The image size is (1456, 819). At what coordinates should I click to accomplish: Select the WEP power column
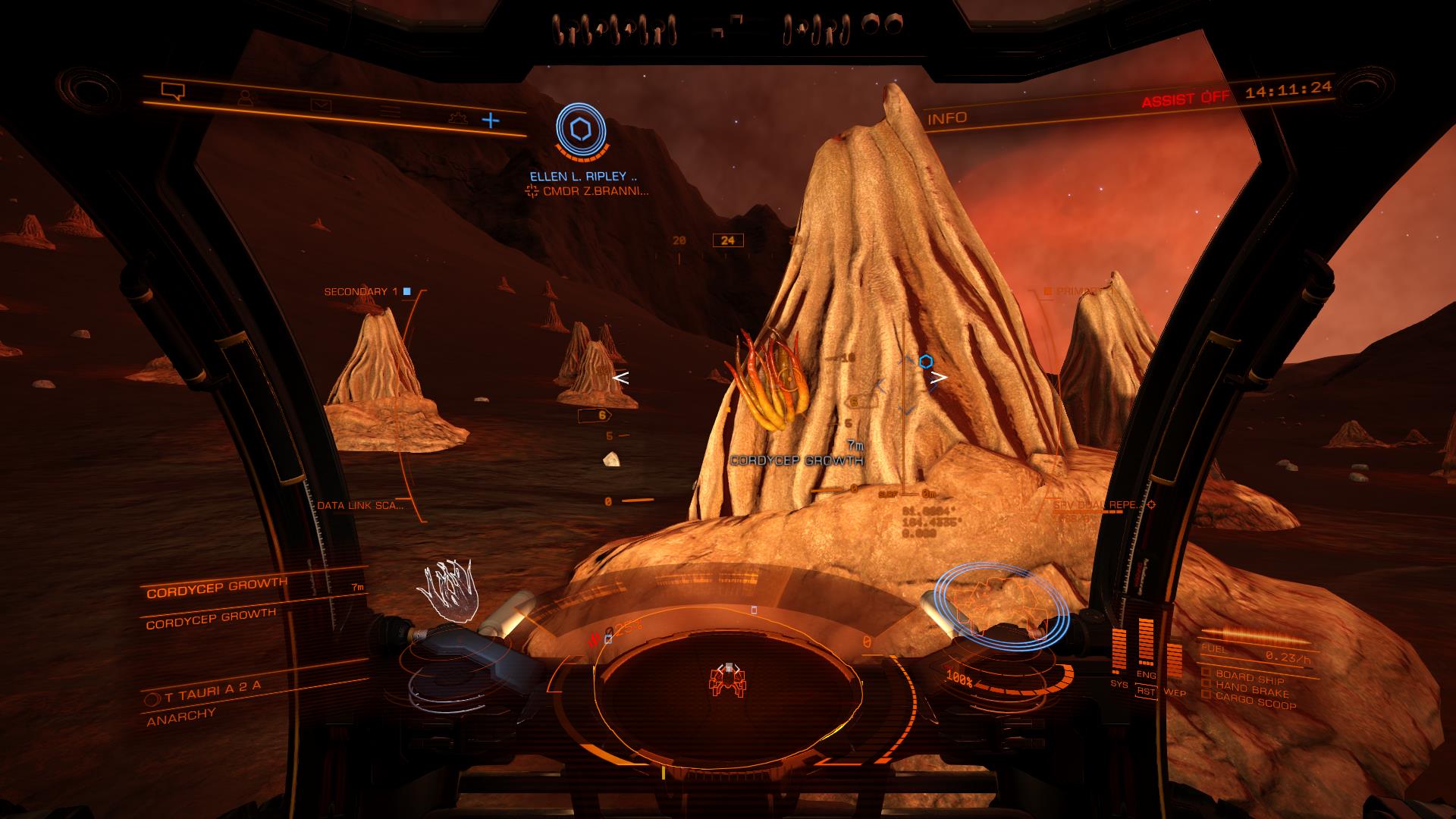(1174, 667)
